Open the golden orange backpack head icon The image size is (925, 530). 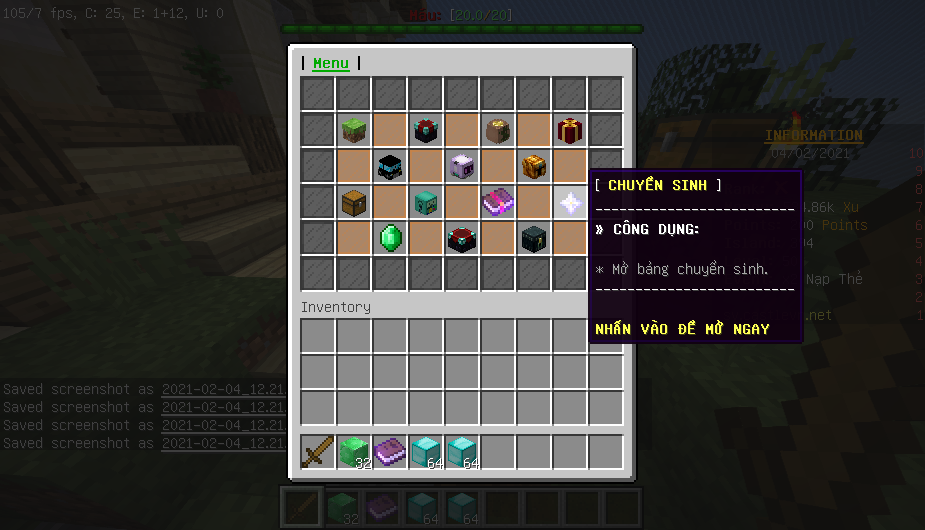pos(534,166)
